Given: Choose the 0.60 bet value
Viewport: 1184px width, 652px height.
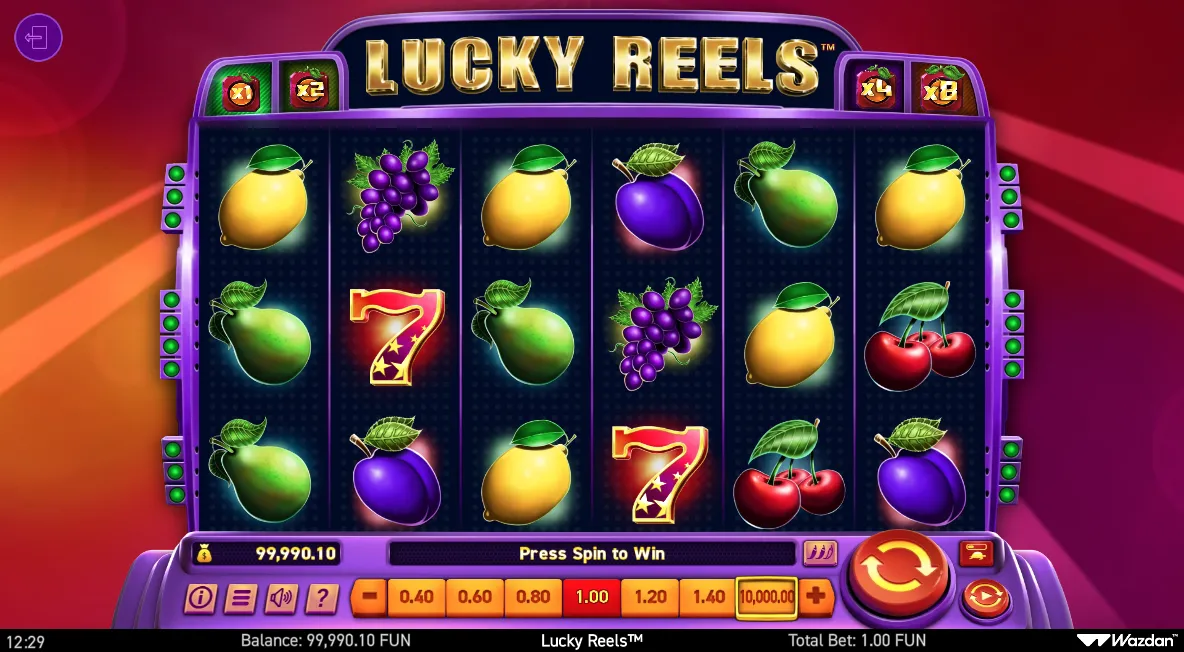Looking at the screenshot, I should pyautogui.click(x=475, y=597).
